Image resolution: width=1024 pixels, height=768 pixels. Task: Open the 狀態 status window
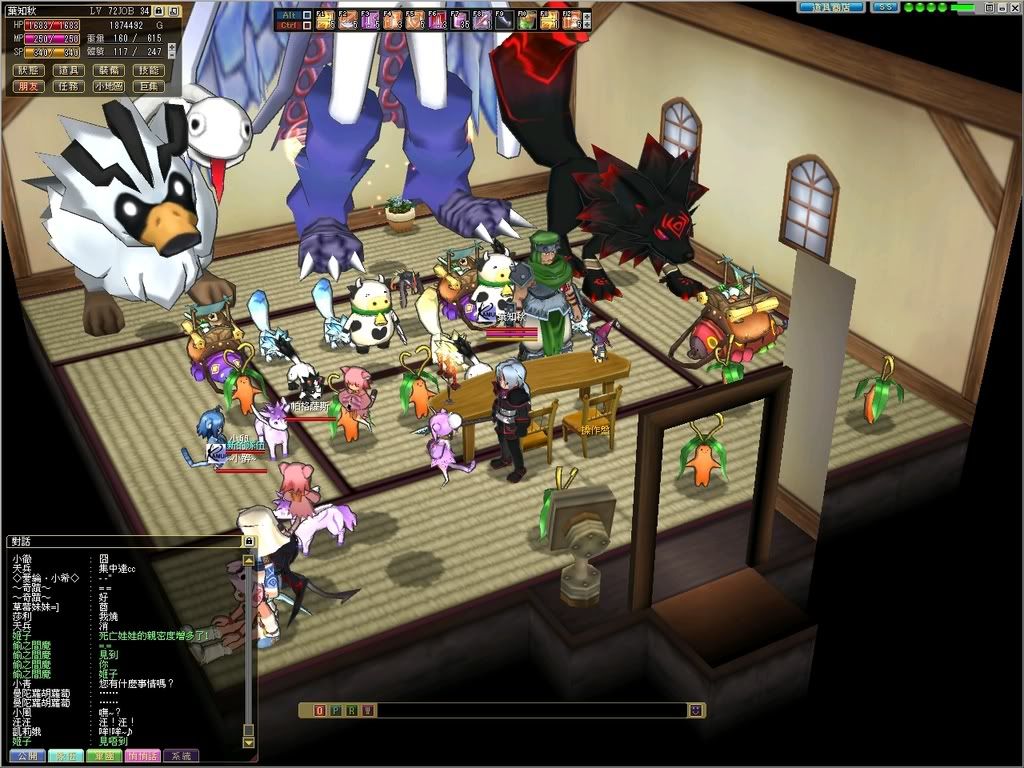28,71
